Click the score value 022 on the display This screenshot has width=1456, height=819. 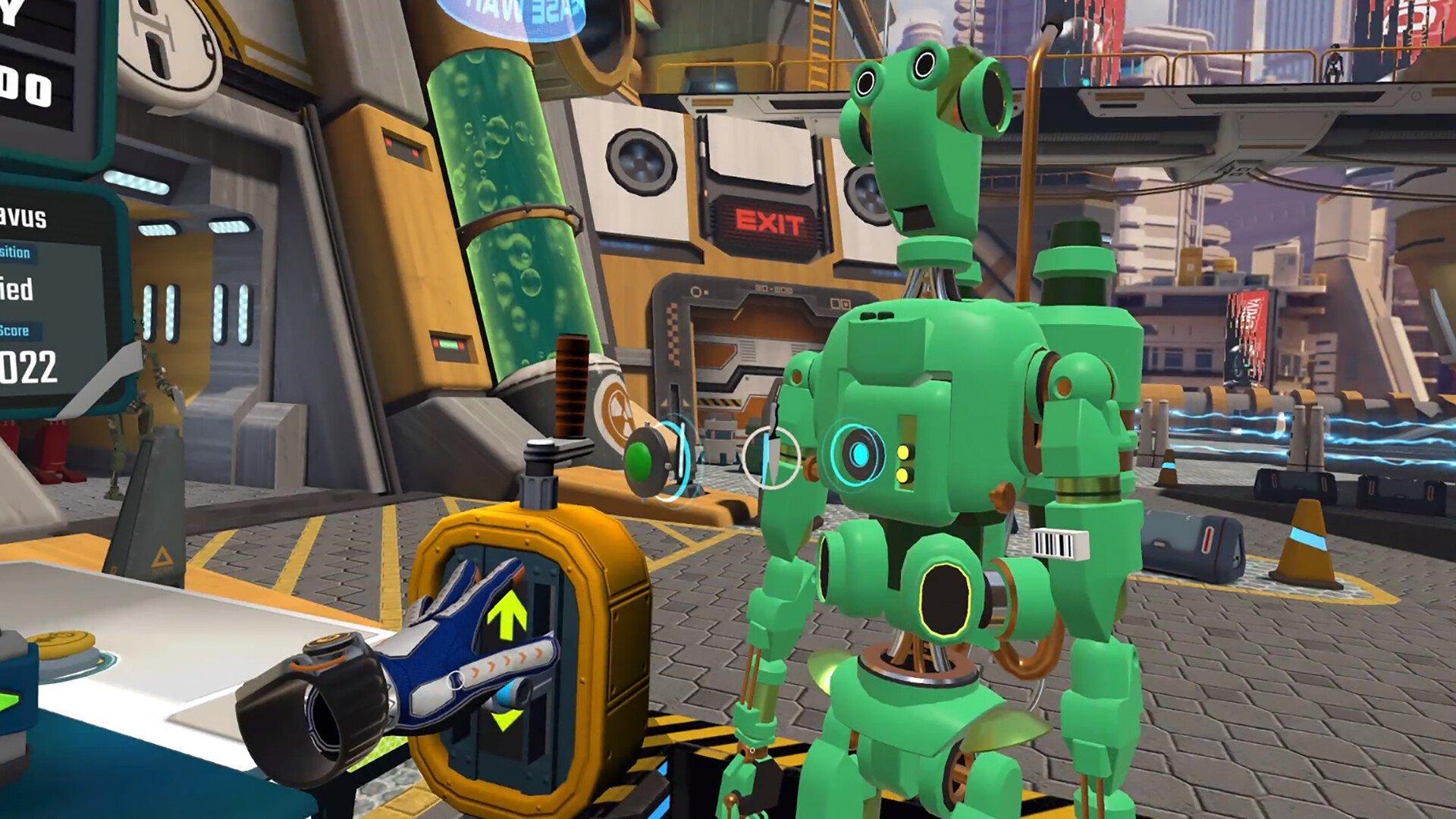27,364
